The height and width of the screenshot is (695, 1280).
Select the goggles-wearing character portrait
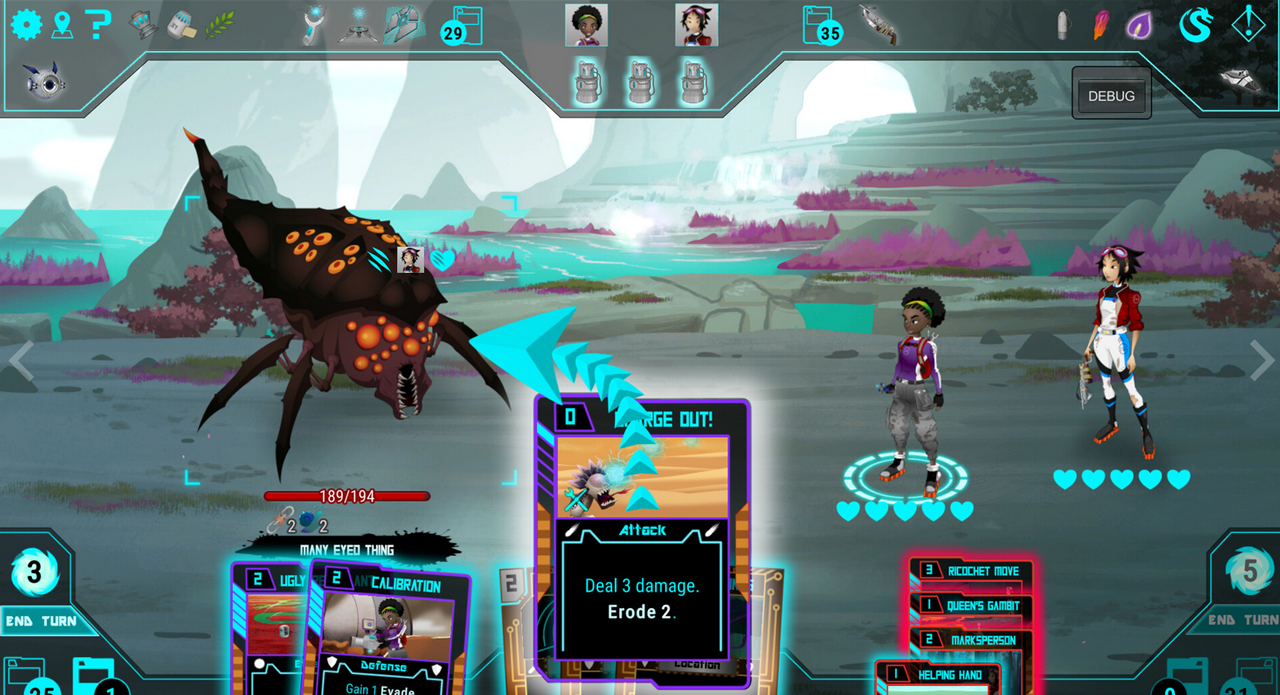point(696,25)
